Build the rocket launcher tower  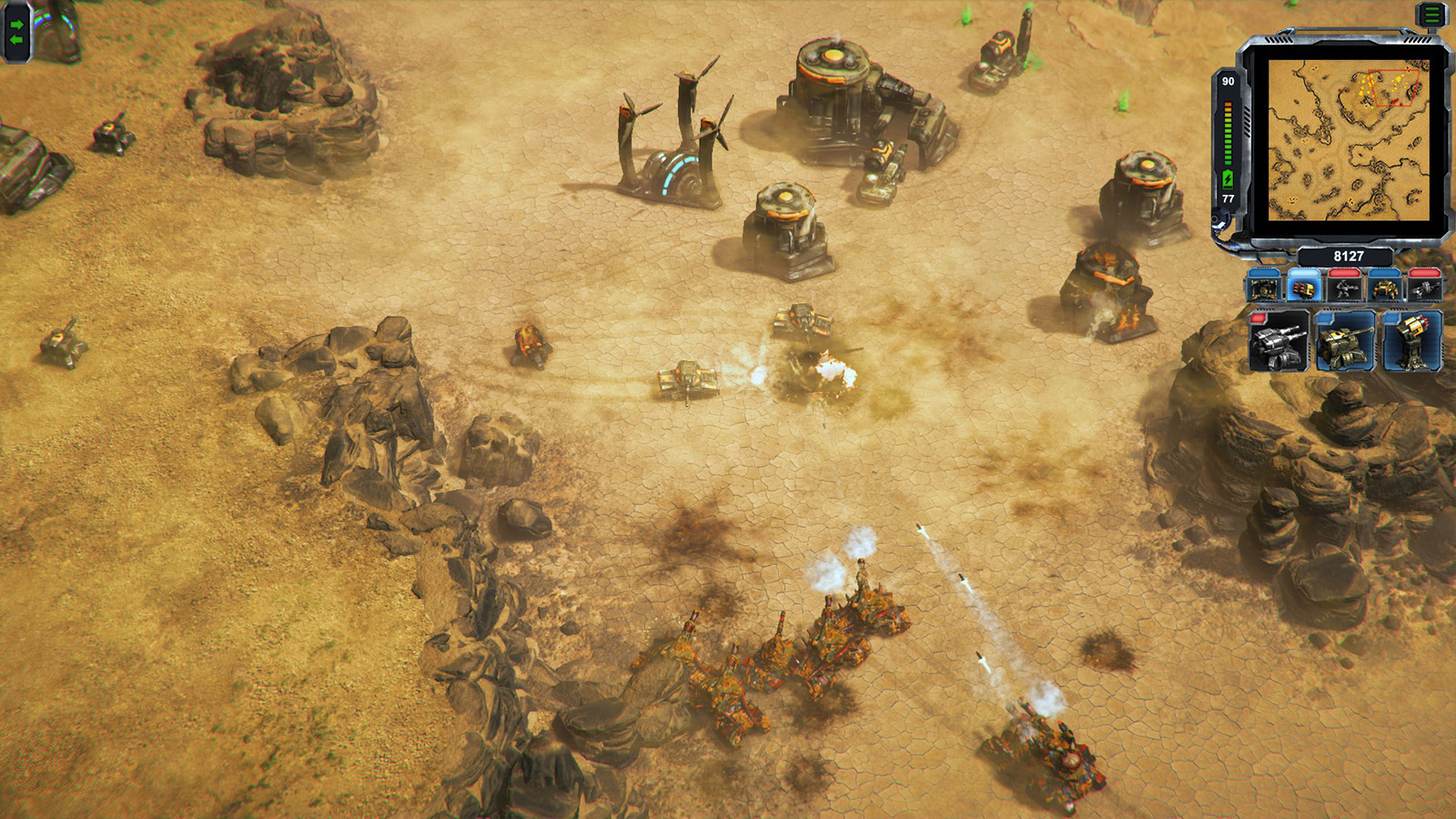(x=1411, y=341)
